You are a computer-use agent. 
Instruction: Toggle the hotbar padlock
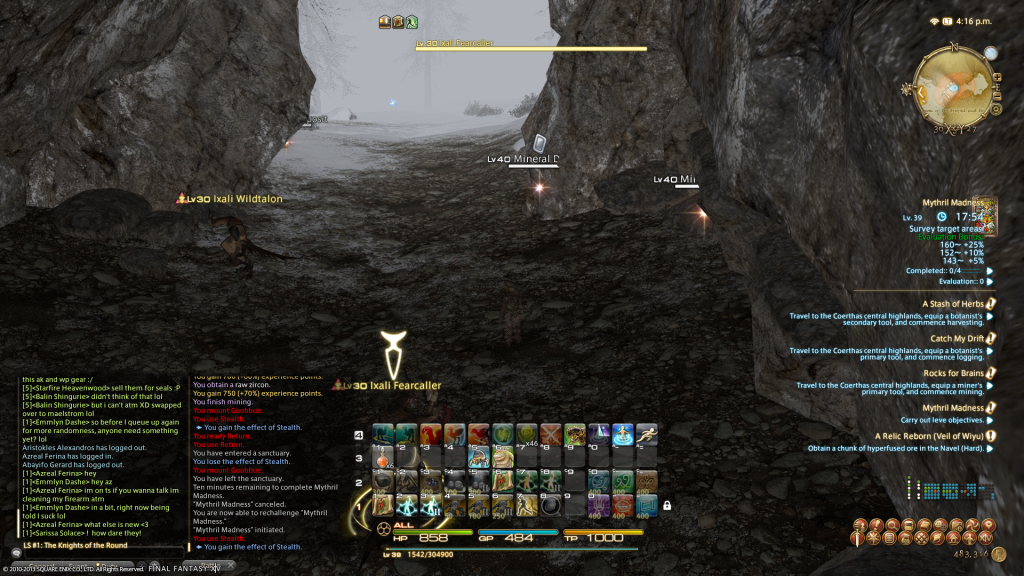[x=666, y=506]
